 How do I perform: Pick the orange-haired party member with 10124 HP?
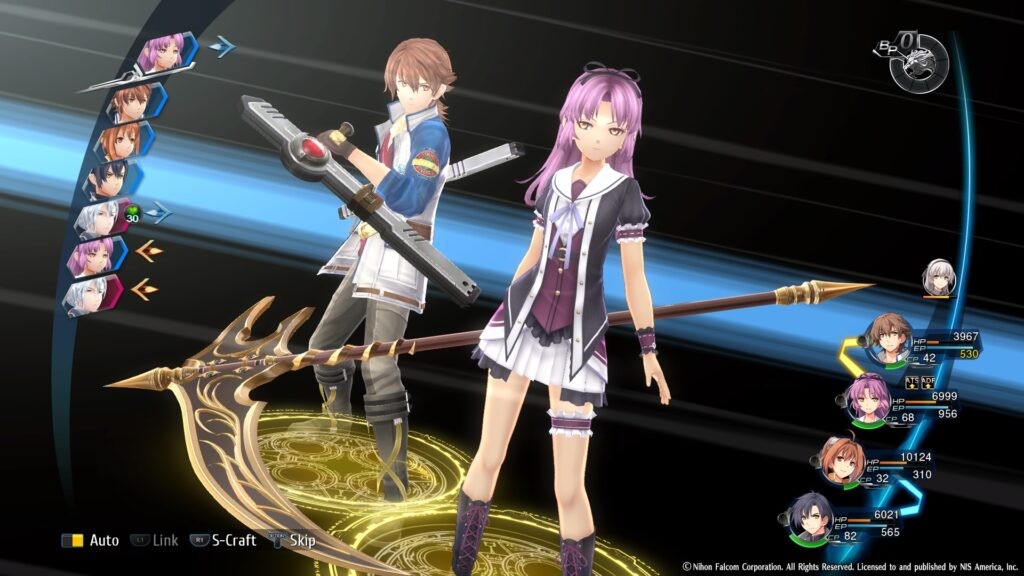(x=843, y=460)
